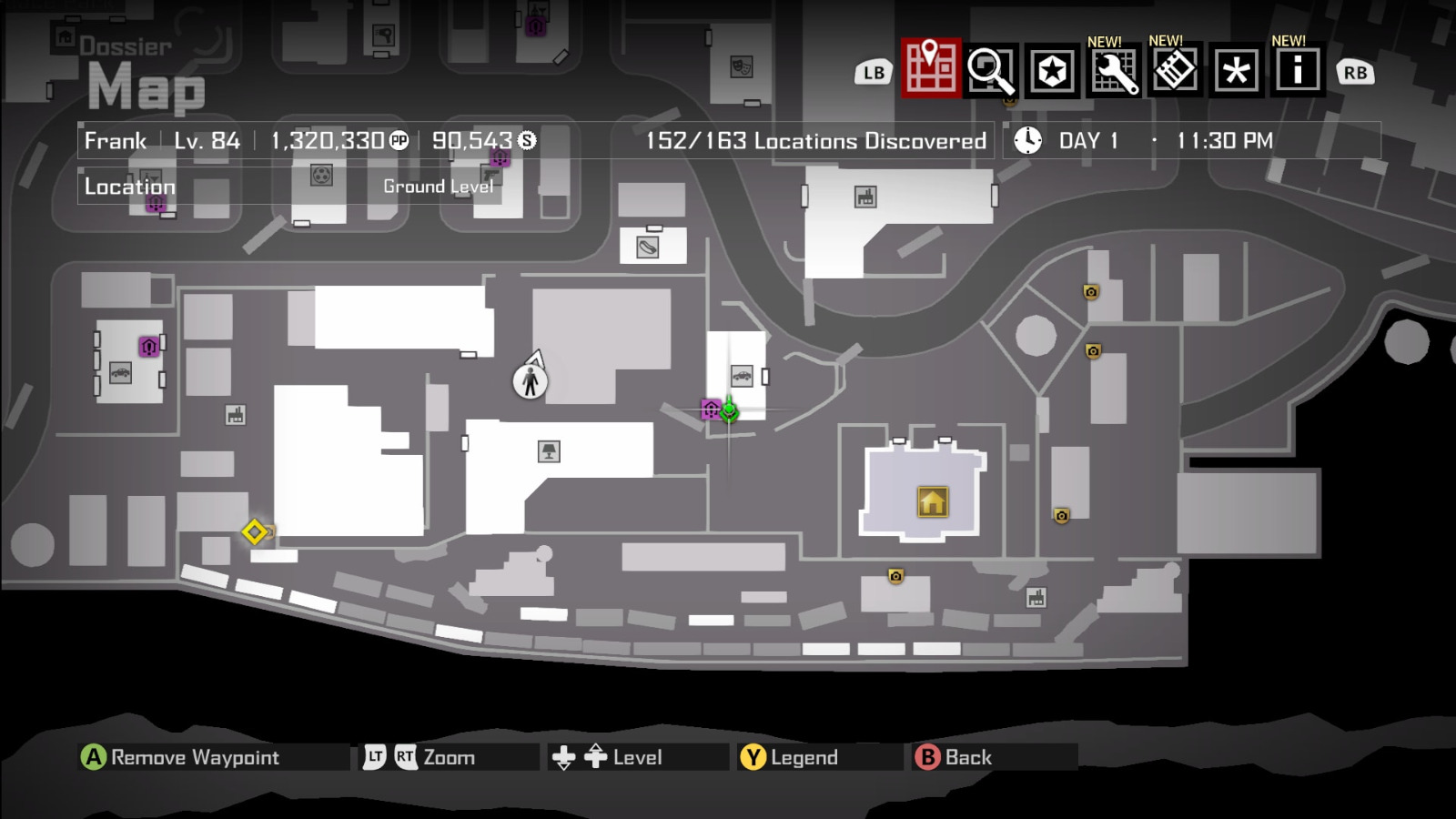Open the wrench combo weapons icon marked NEW!
Image resolution: width=1456 pixels, height=819 pixels.
pos(1115,71)
